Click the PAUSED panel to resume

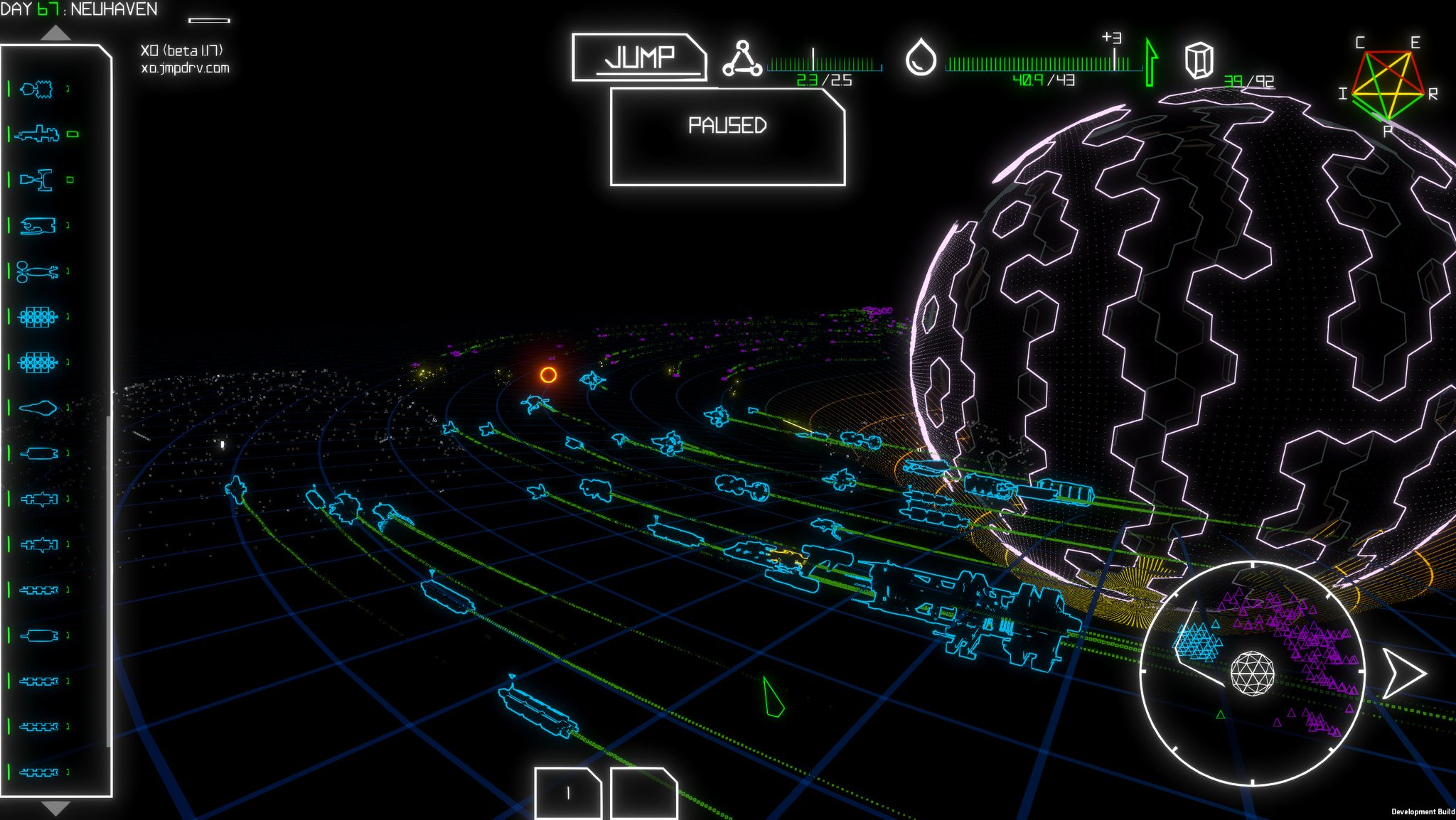click(727, 136)
